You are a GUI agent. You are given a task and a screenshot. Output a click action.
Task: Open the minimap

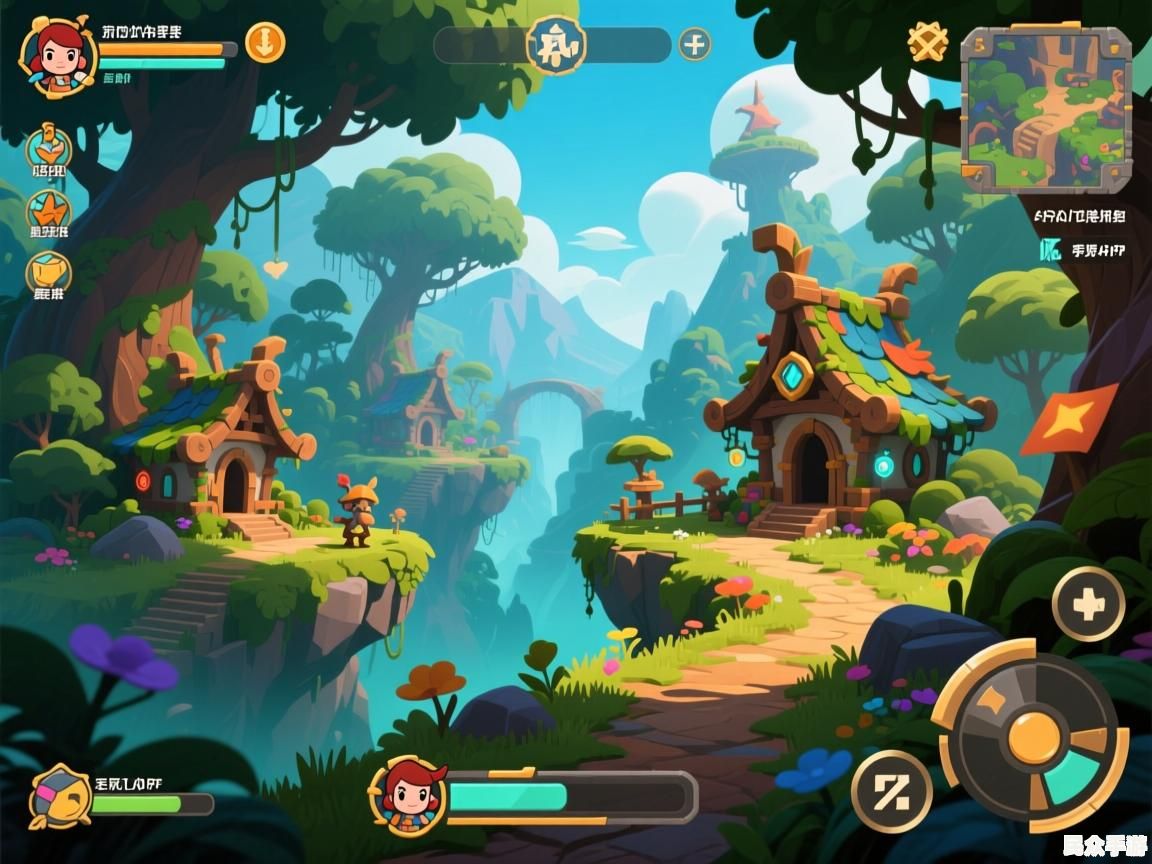click(x=1046, y=109)
